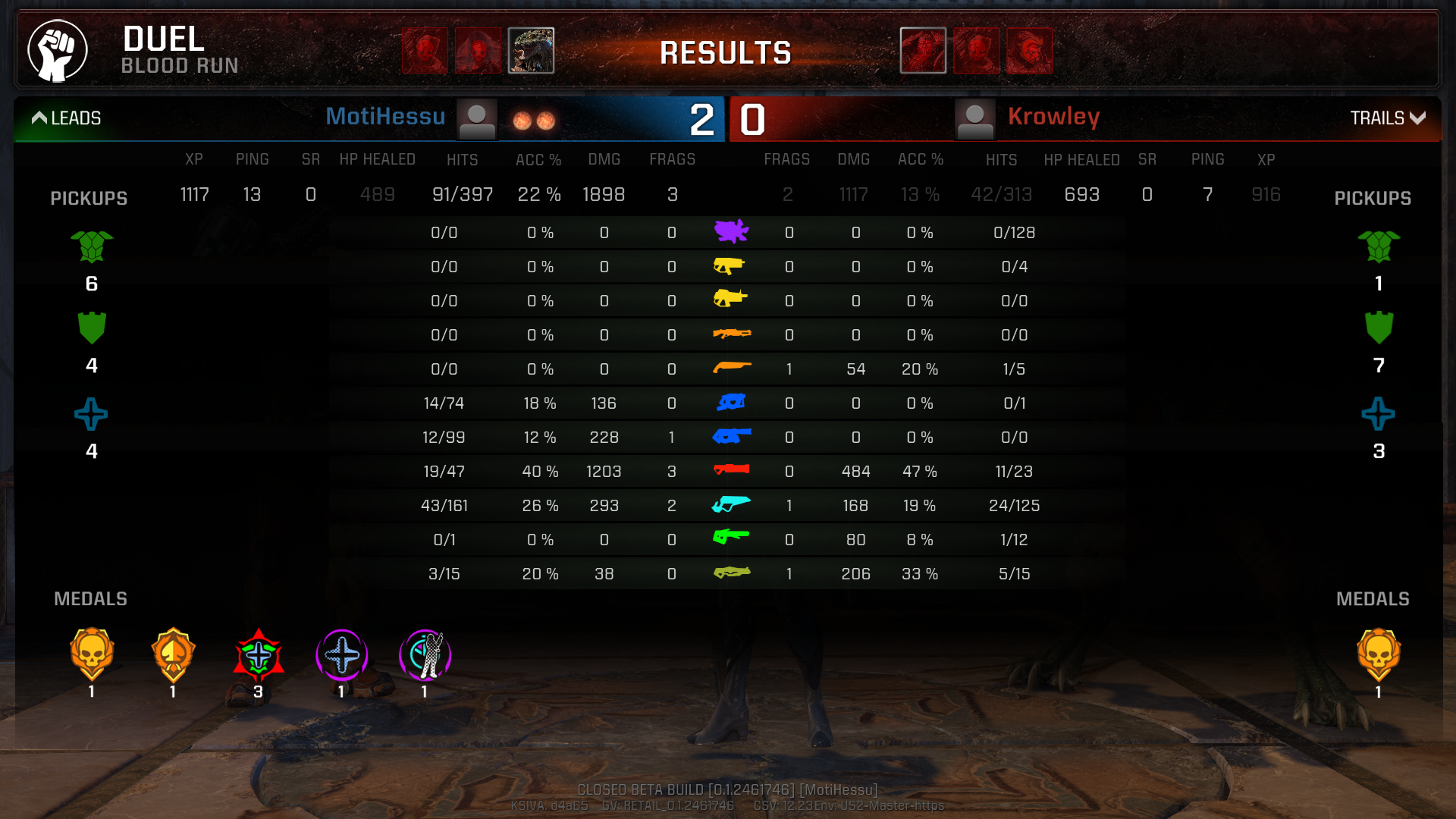Open the avatar beside Krowley's name
Viewport: 1456px width, 819px height.
pyautogui.click(x=974, y=119)
